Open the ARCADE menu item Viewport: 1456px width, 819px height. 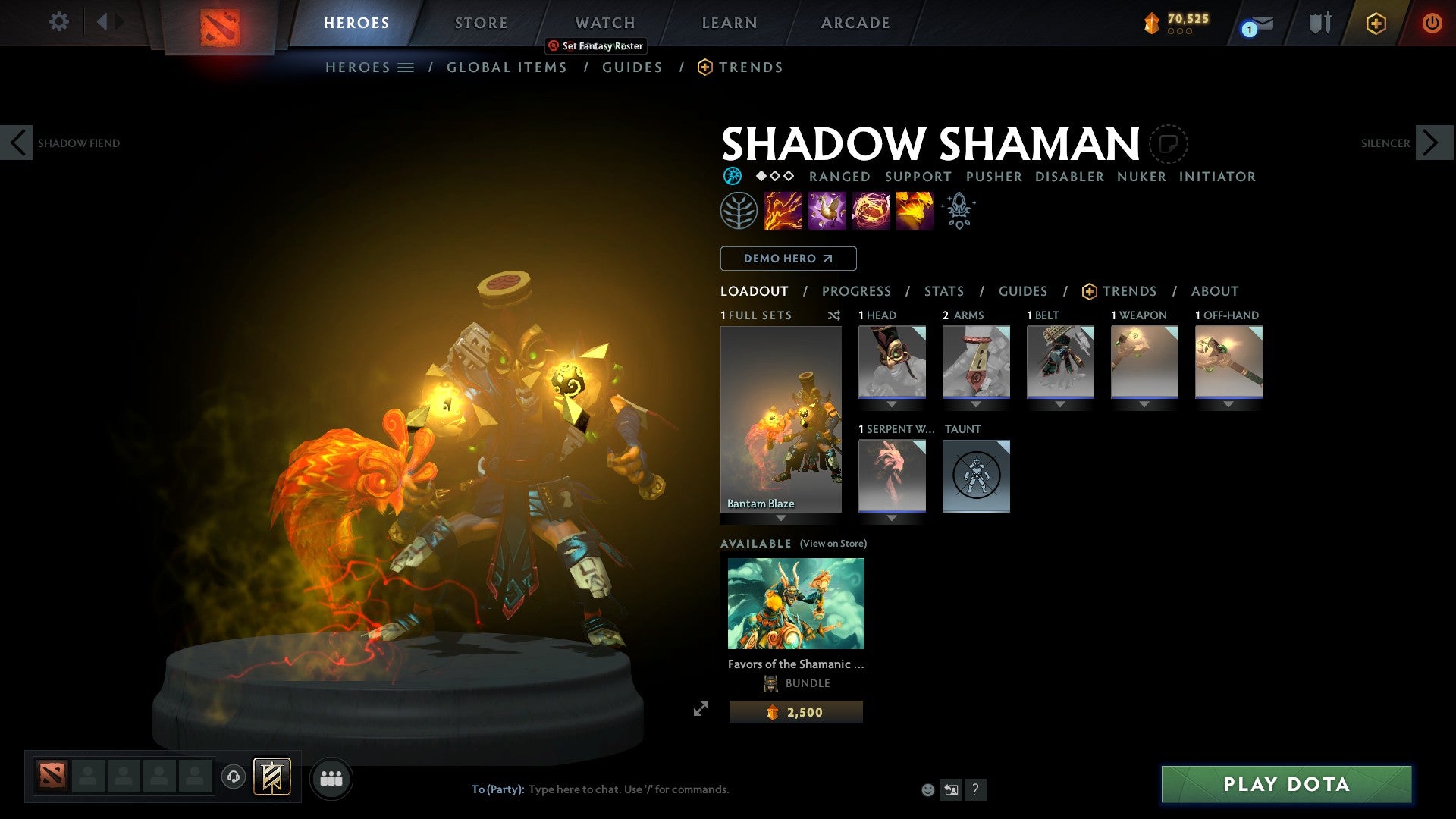(x=855, y=23)
